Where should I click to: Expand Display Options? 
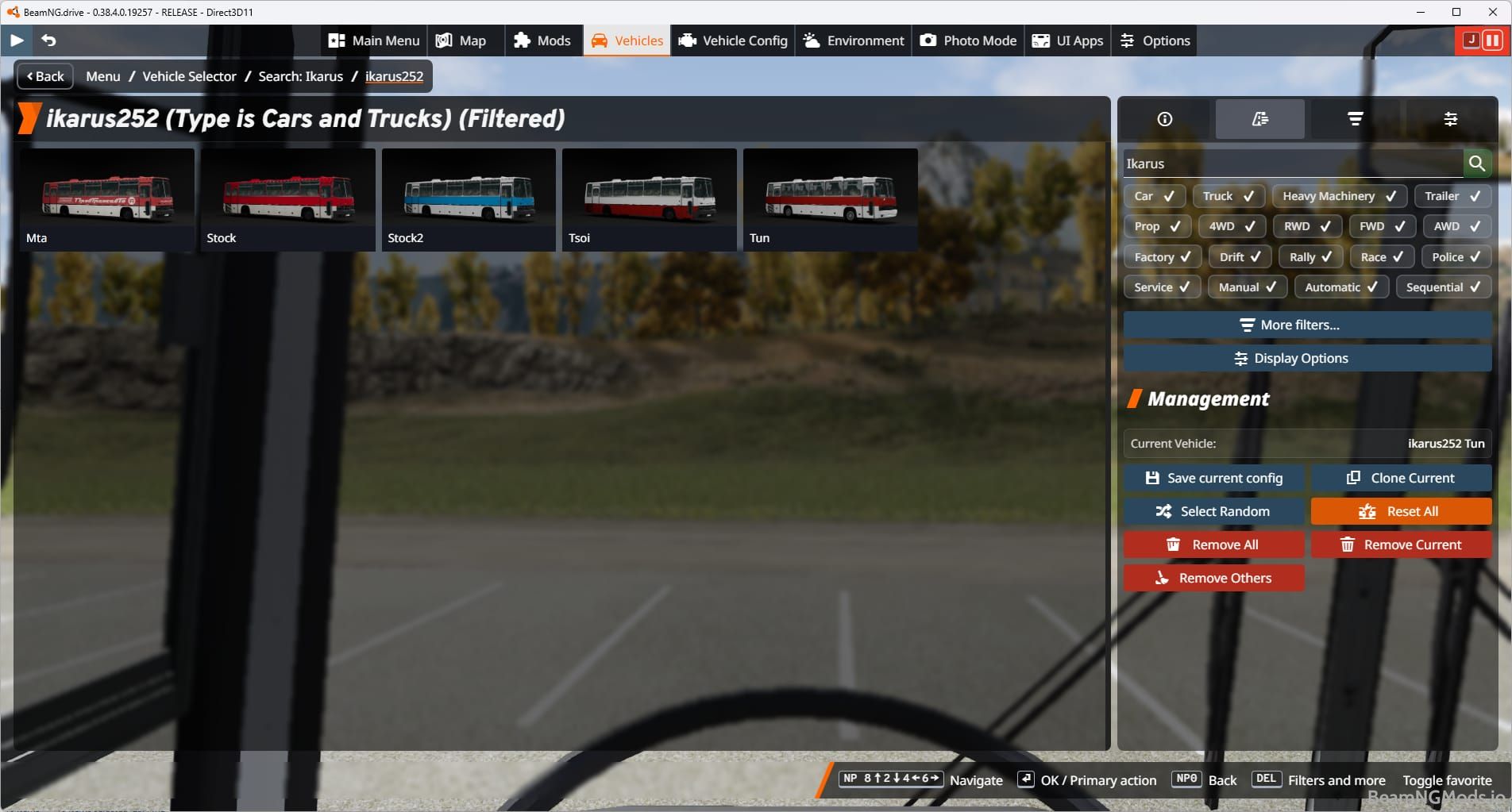pos(1306,358)
